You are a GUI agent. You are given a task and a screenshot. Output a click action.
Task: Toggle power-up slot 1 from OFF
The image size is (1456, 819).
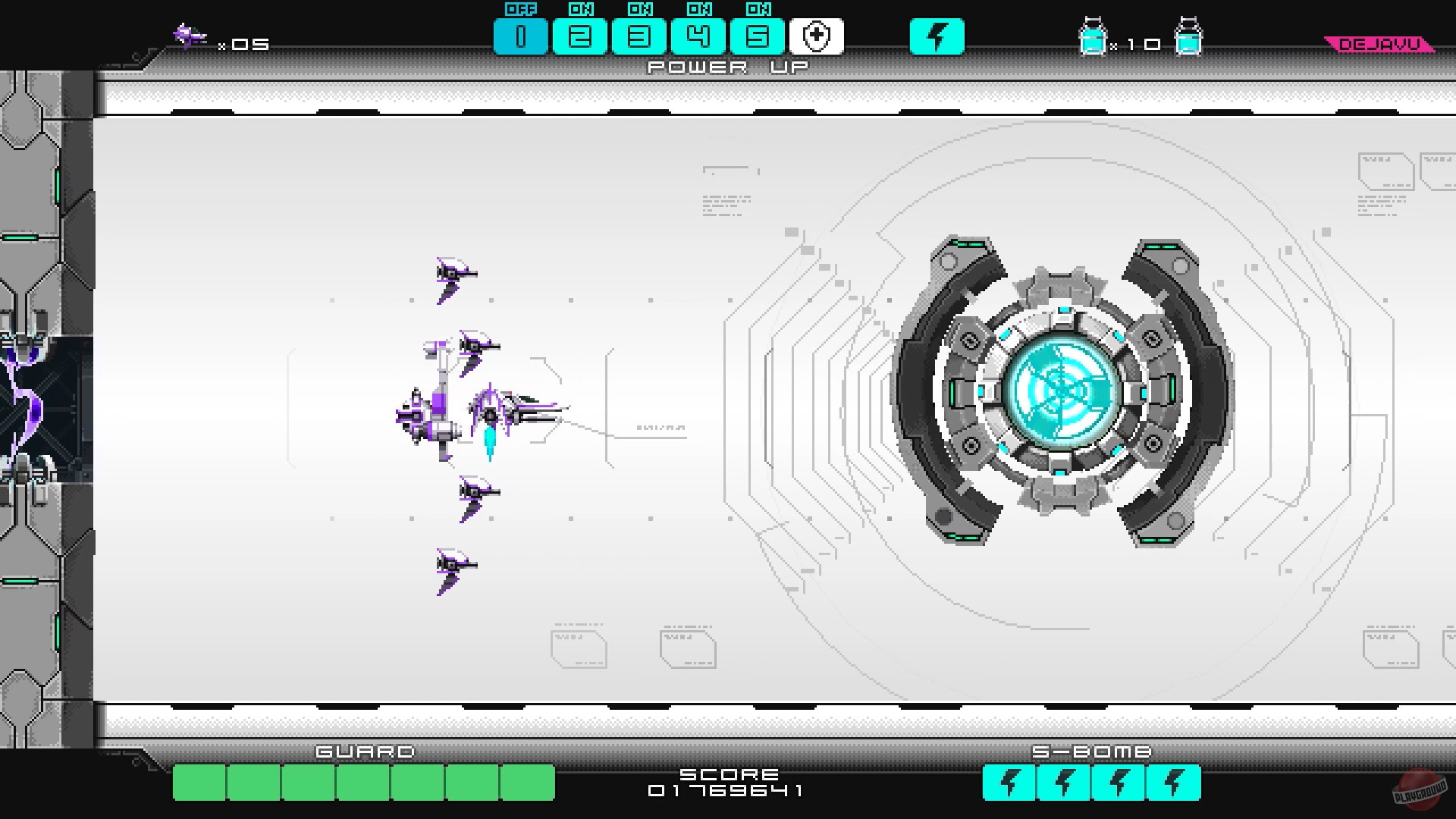(521, 35)
